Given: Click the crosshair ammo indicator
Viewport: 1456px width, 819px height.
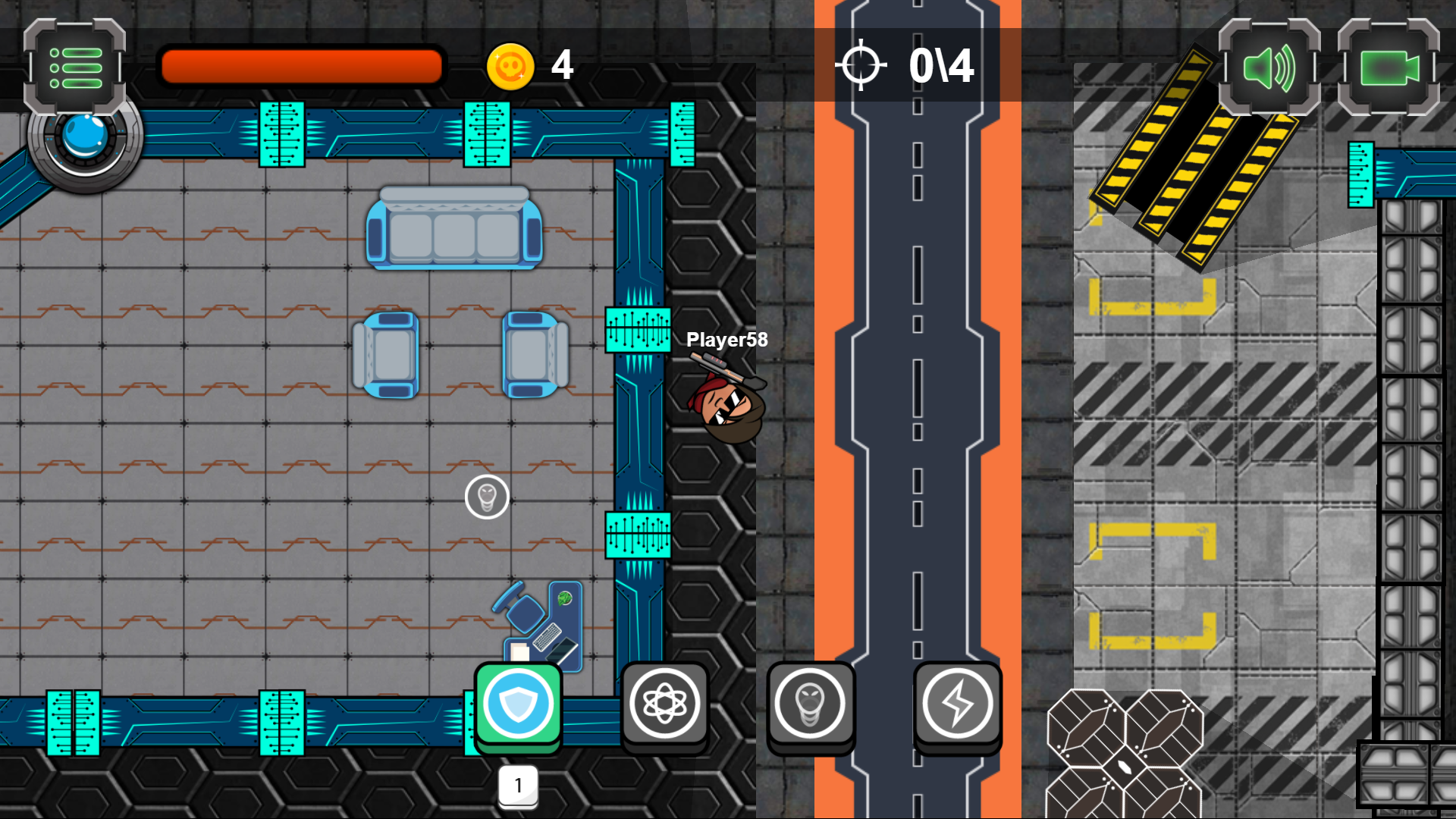Looking at the screenshot, I should point(863,64).
